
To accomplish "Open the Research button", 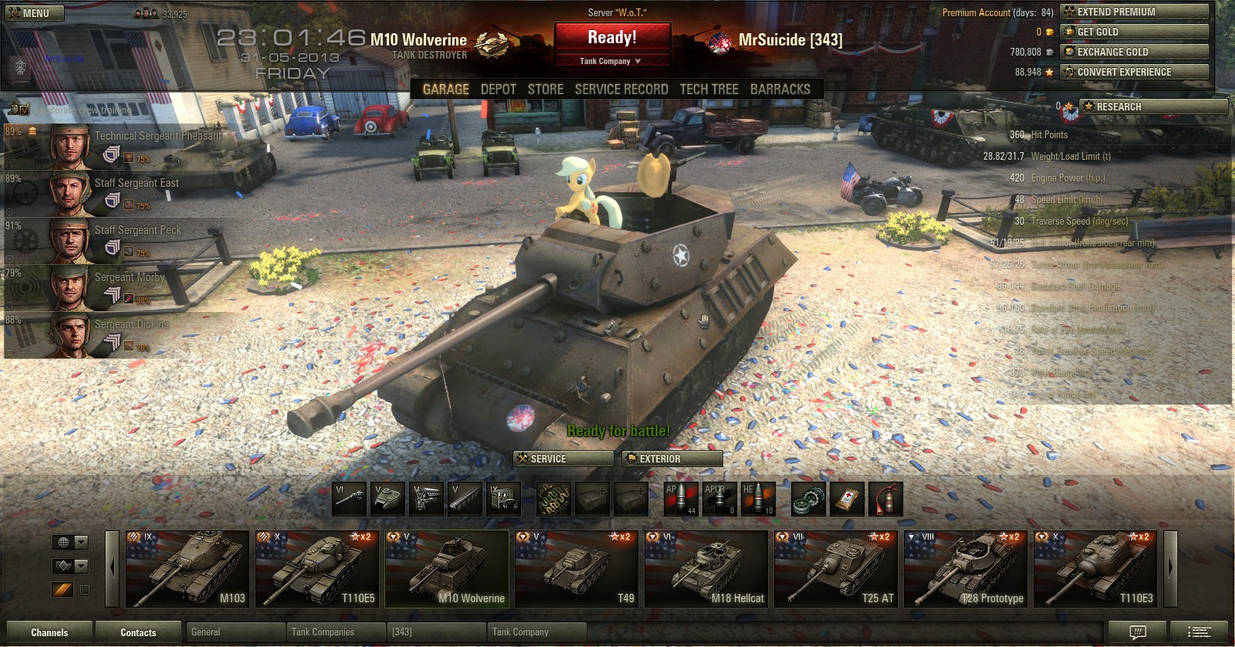I will click(x=1153, y=107).
